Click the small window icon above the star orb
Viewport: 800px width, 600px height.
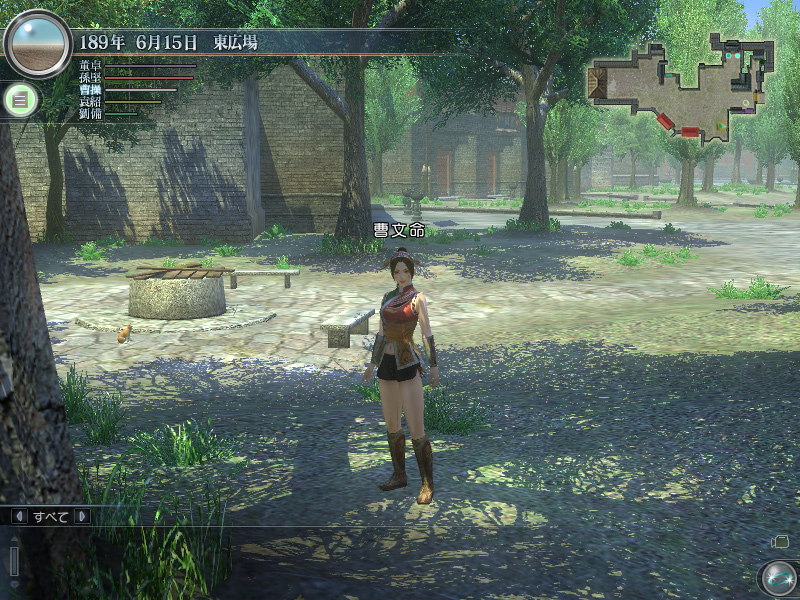[x=781, y=541]
